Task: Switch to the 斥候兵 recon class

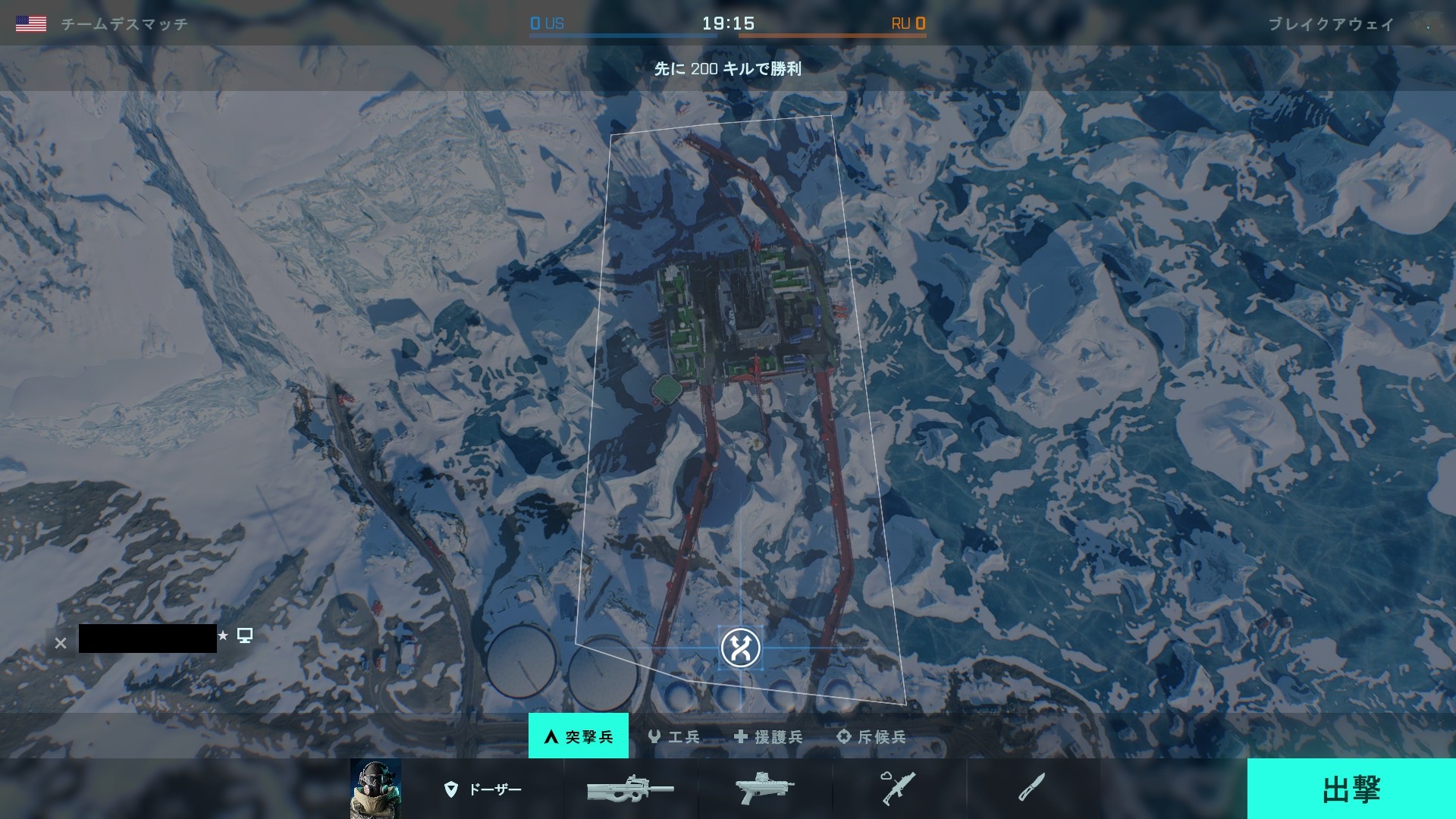Action: 871,736
